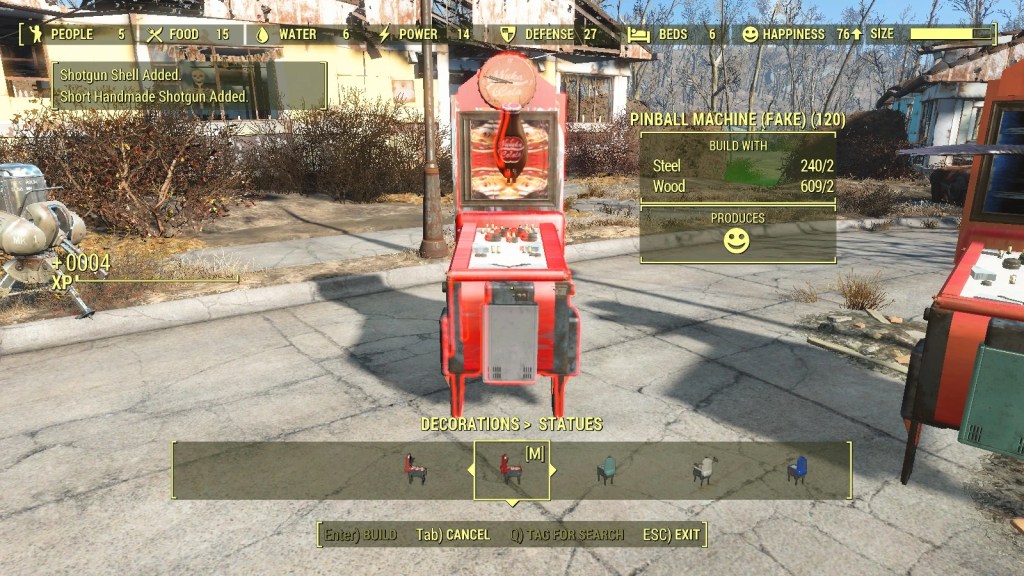Pick the blue pinball machine thumbnail
Screen dimensions: 1024x576
point(797,470)
